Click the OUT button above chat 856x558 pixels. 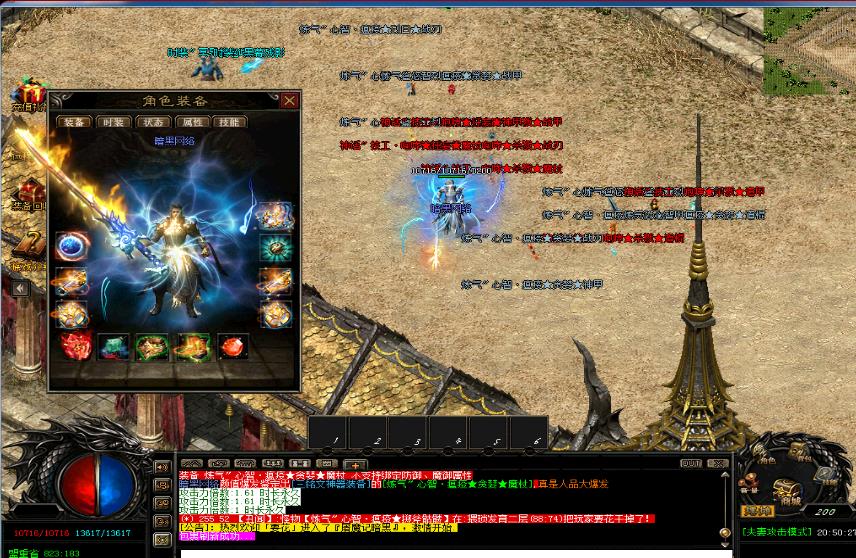tap(689, 463)
